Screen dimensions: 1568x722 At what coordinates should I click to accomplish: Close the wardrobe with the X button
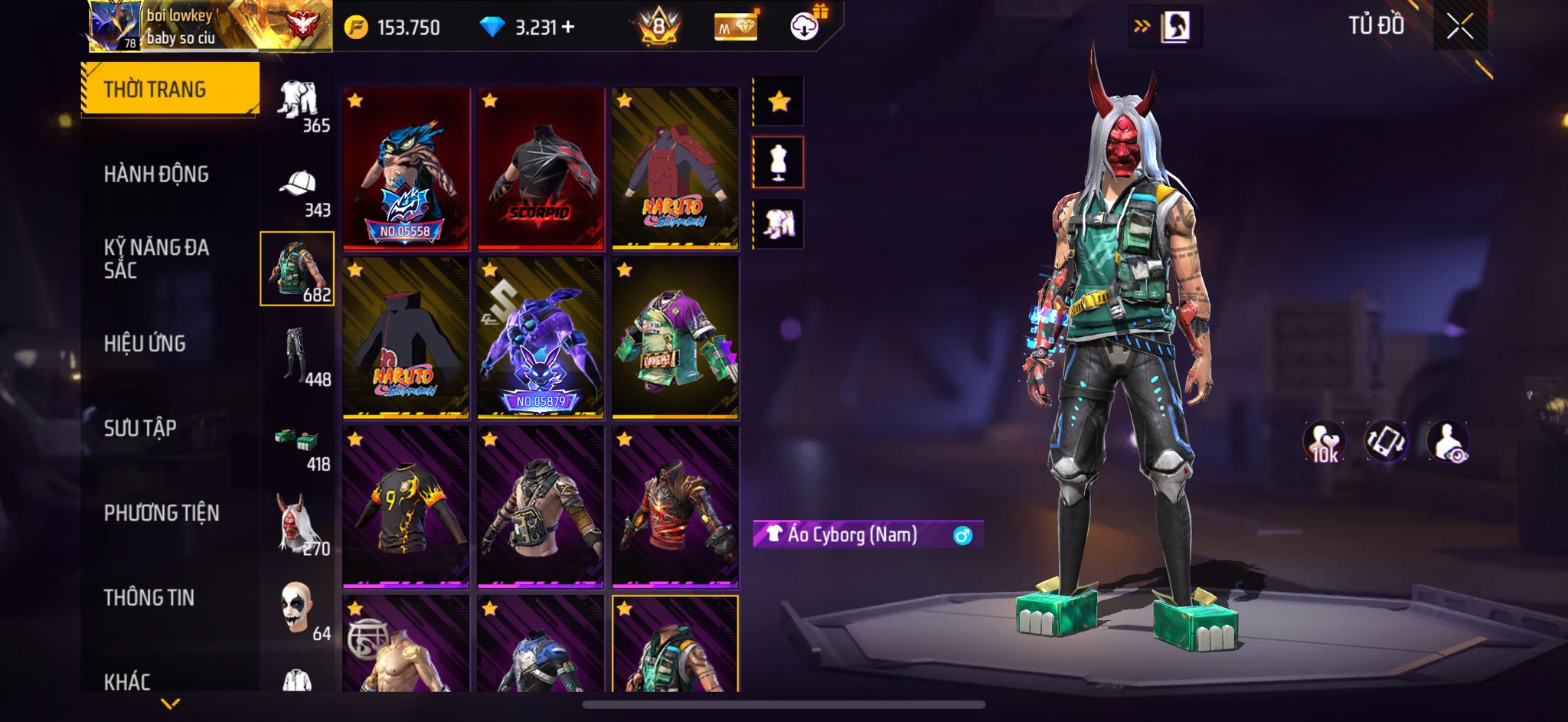(1459, 27)
